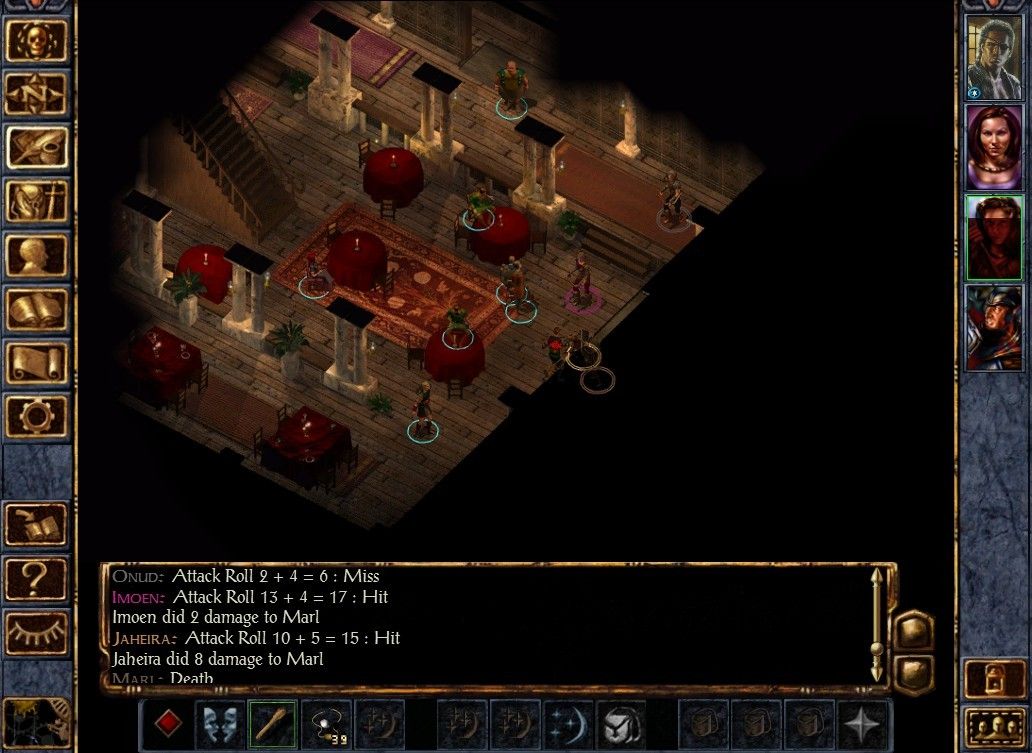Open the mage spellbook button
The height and width of the screenshot is (753, 1032).
[38, 310]
